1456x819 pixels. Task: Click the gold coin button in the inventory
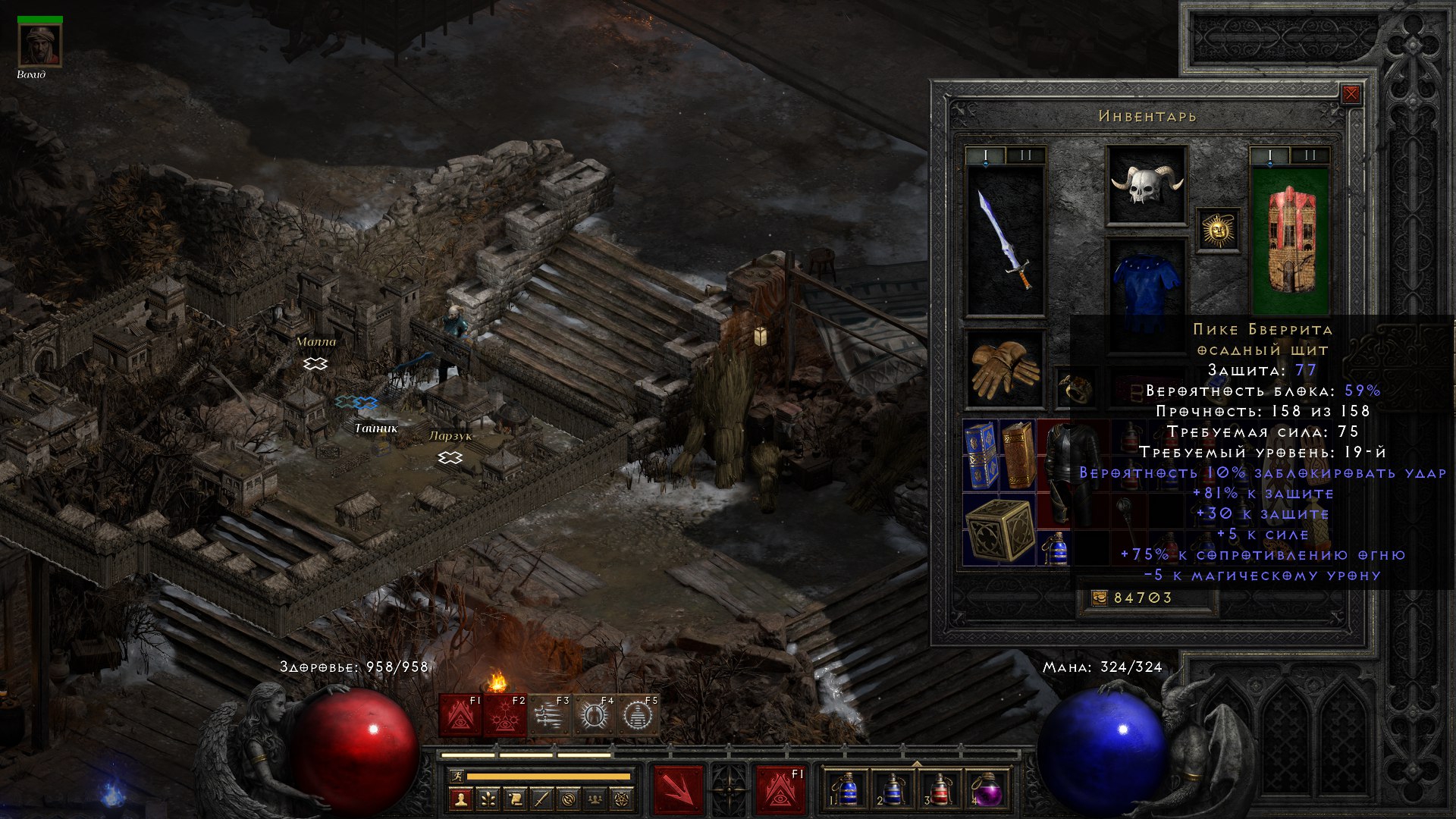[x=1099, y=598]
